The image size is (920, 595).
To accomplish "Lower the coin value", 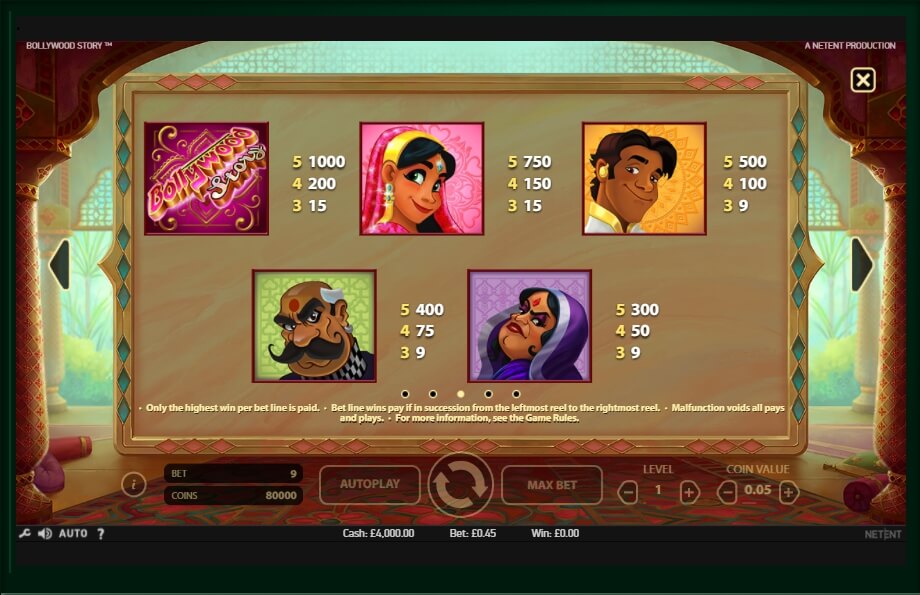I will point(728,491).
